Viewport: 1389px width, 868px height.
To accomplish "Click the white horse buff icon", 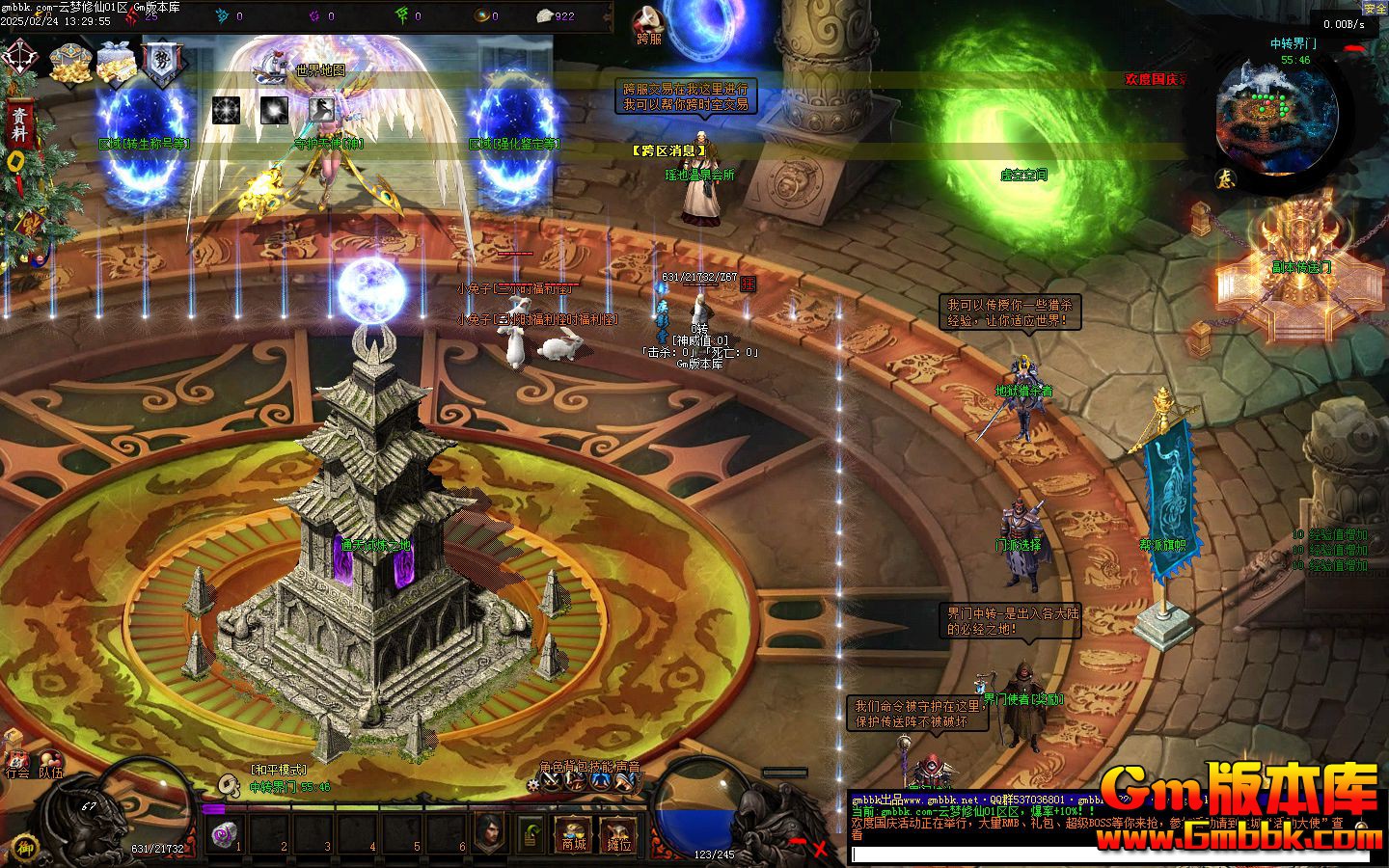I will (322, 110).
